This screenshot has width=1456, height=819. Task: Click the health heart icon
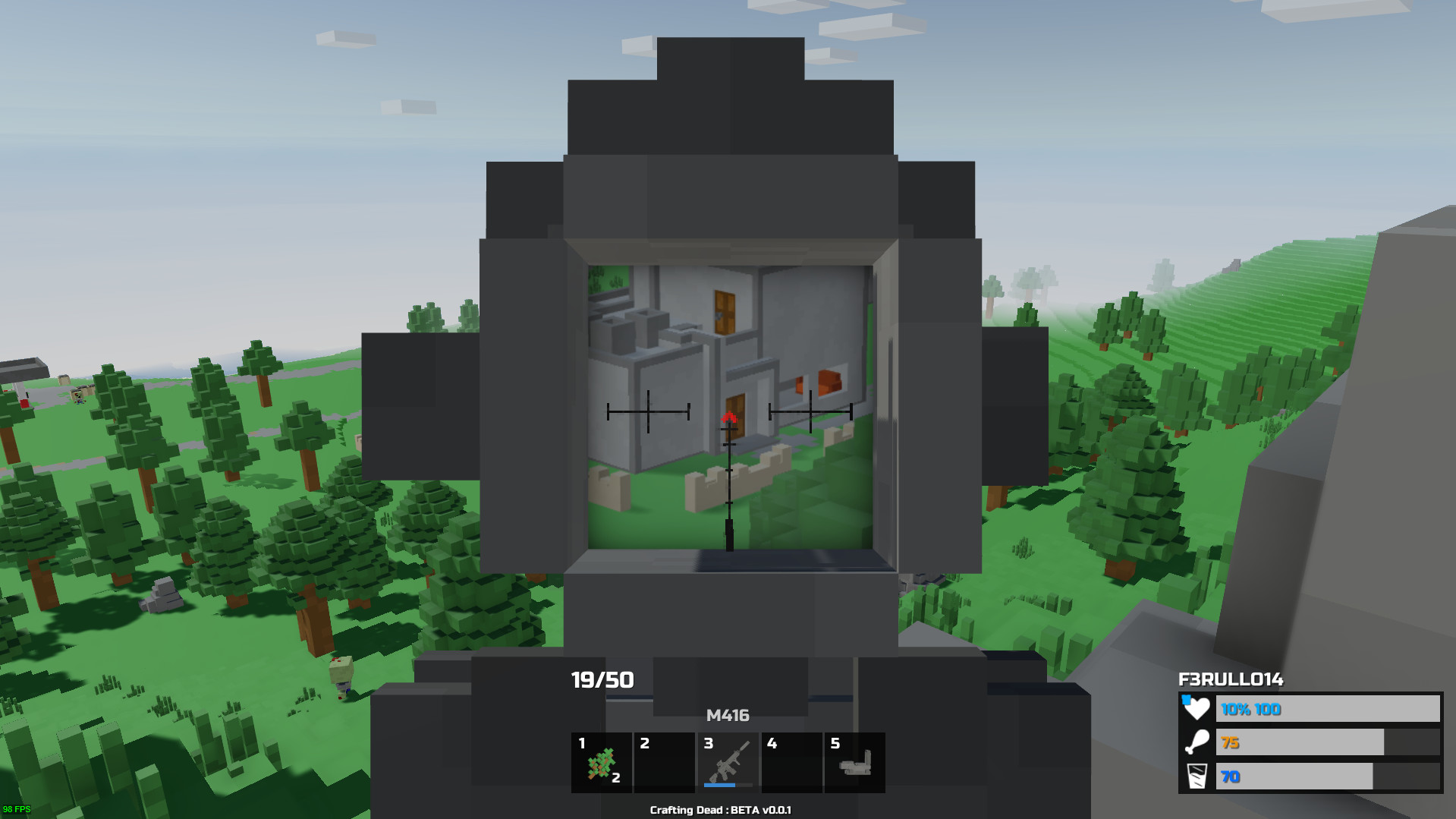click(1196, 710)
